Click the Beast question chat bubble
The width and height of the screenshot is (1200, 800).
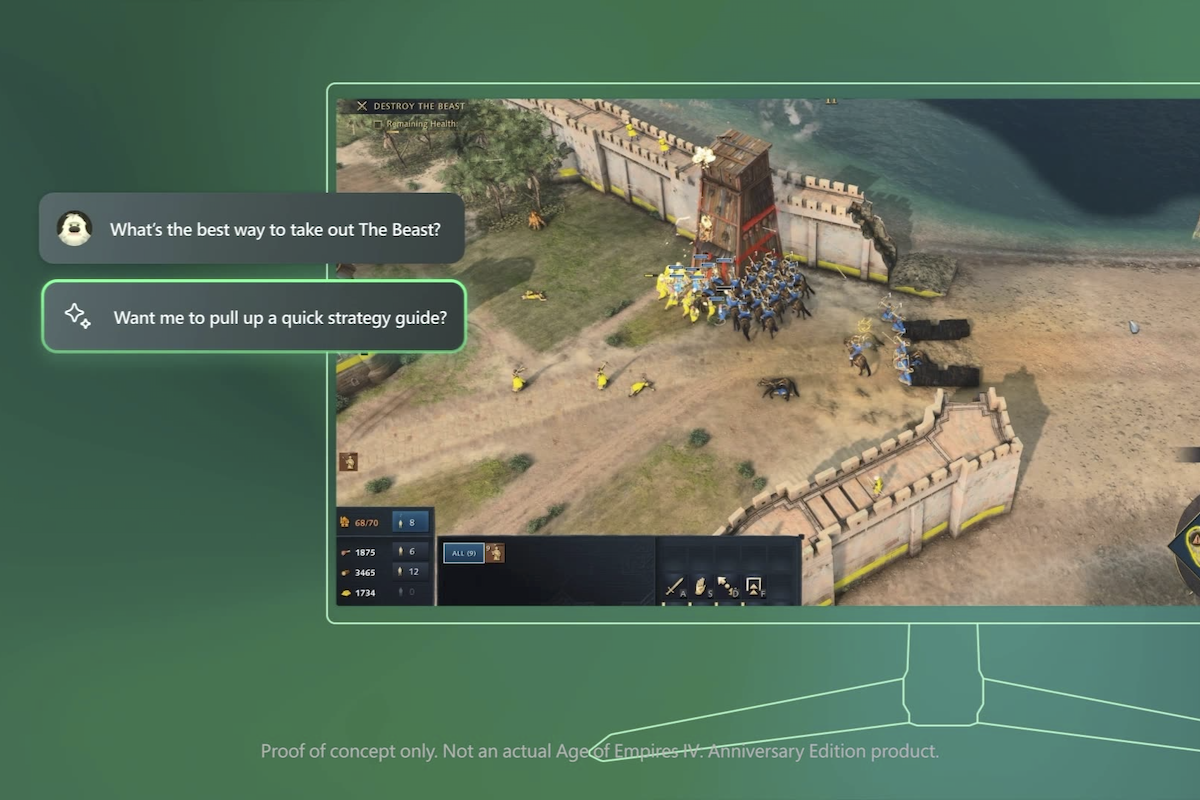point(252,229)
